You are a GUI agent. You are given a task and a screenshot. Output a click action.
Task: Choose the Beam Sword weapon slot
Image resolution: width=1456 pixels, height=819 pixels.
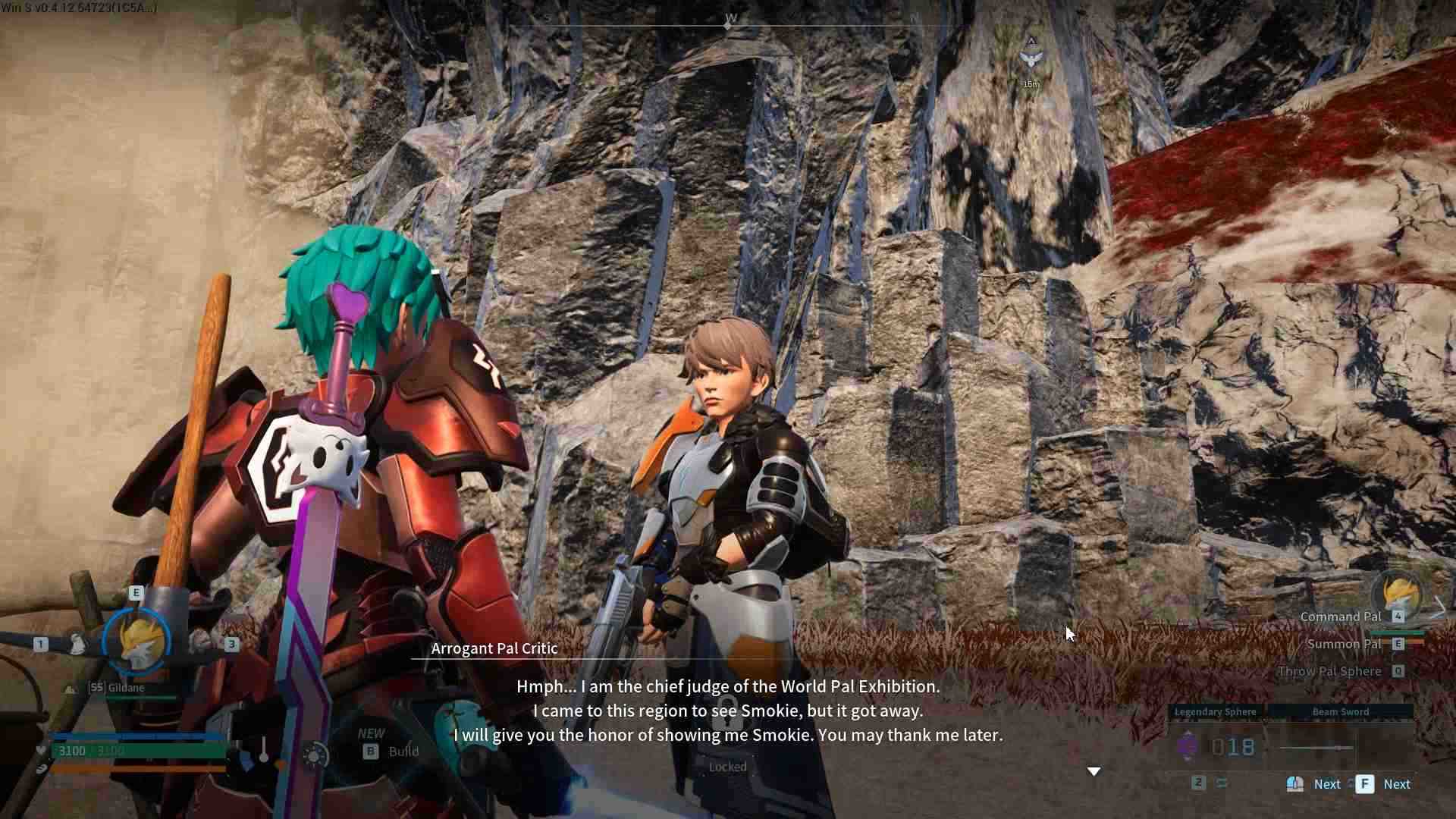point(1340,712)
